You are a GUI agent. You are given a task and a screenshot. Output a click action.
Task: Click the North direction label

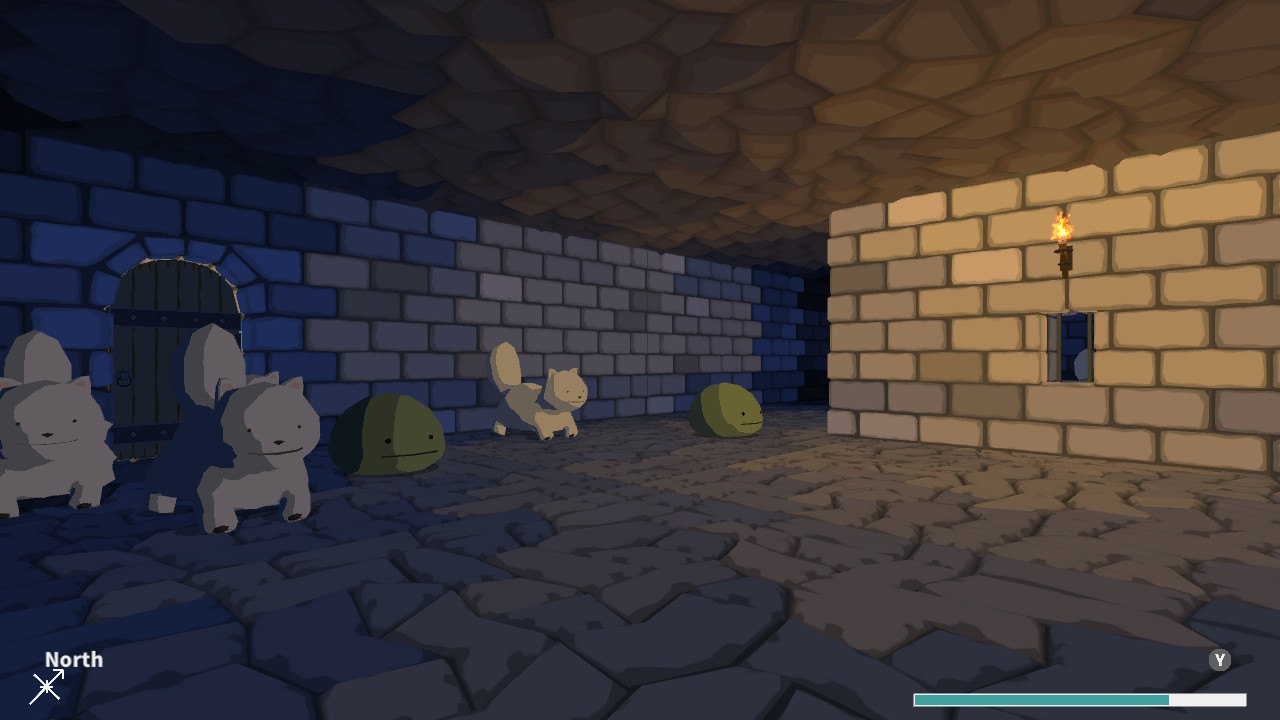73,659
